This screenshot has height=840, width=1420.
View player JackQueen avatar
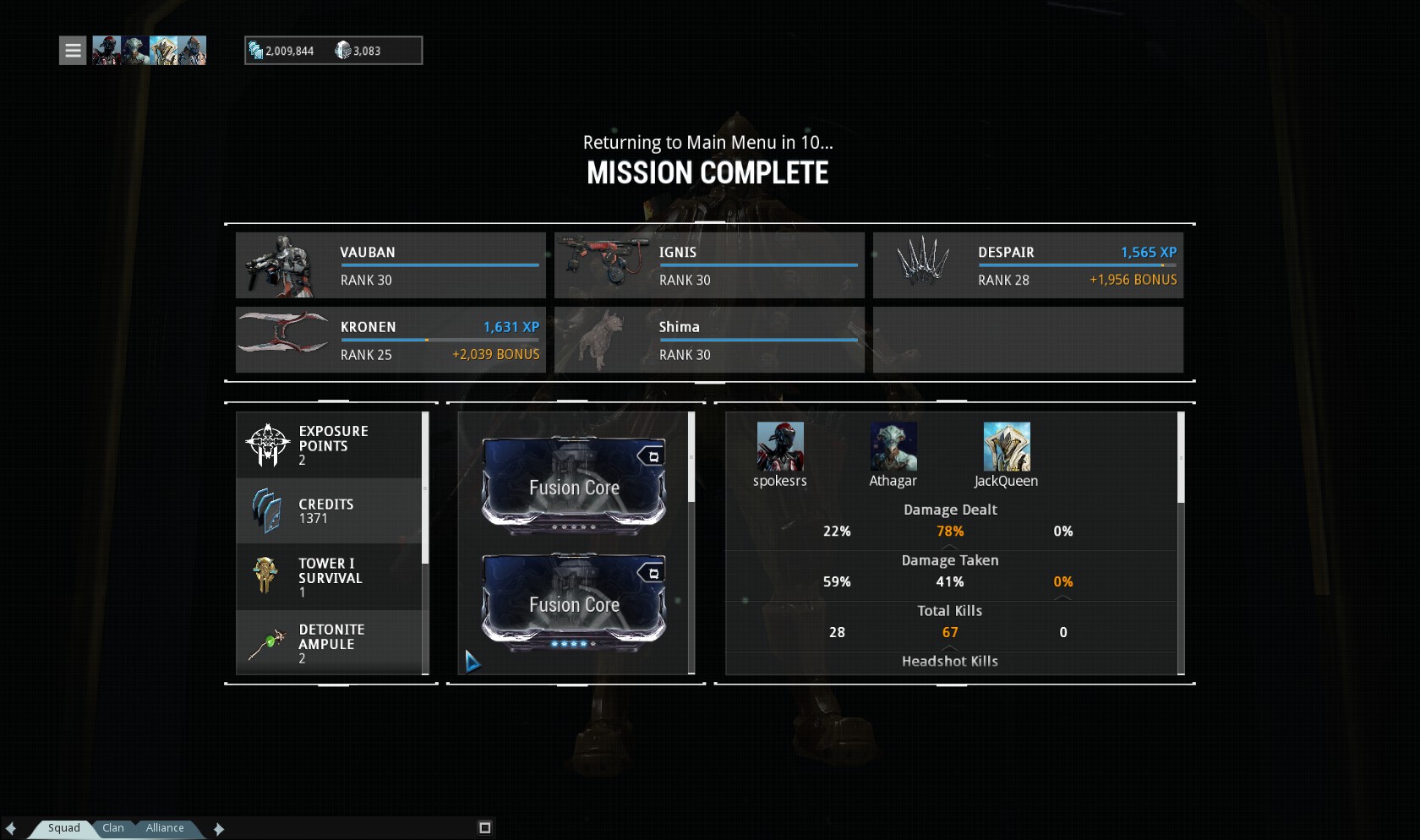tap(1007, 447)
